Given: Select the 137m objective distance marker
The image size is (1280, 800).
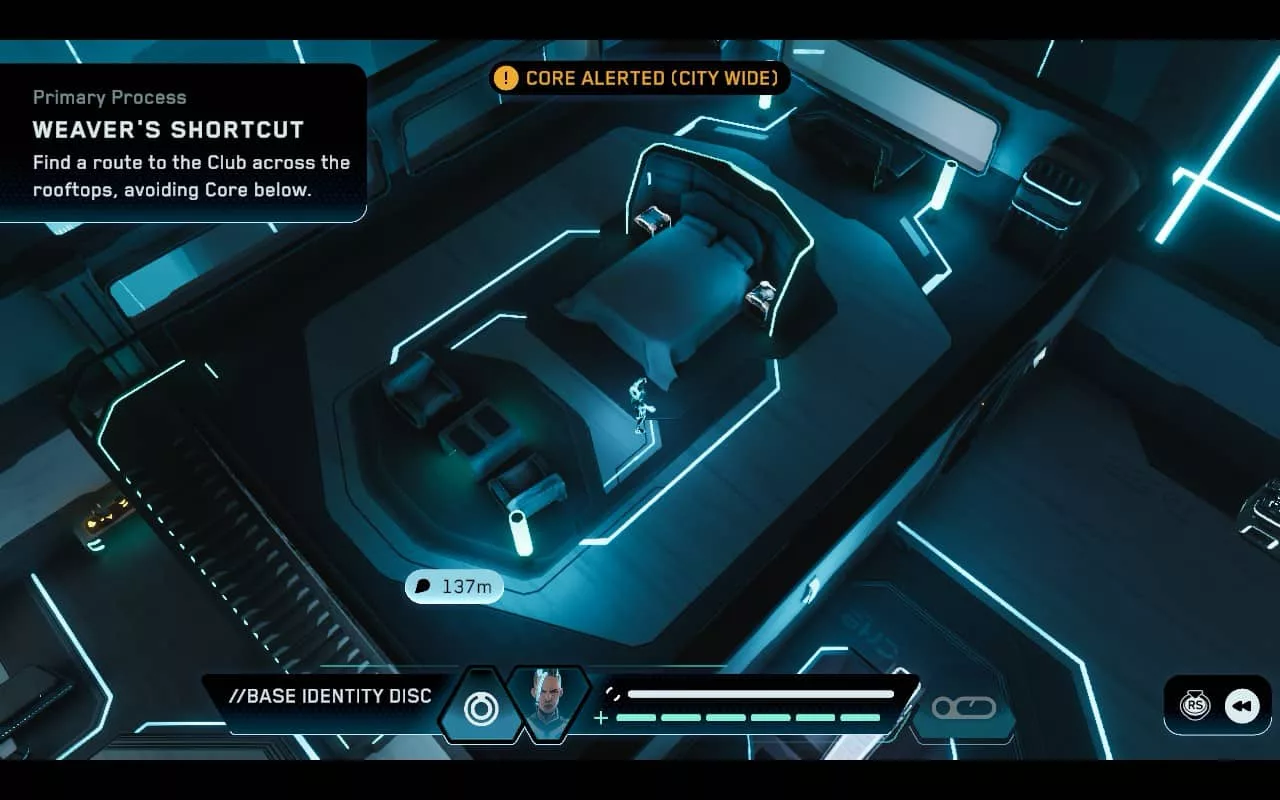Looking at the screenshot, I should pos(454,586).
